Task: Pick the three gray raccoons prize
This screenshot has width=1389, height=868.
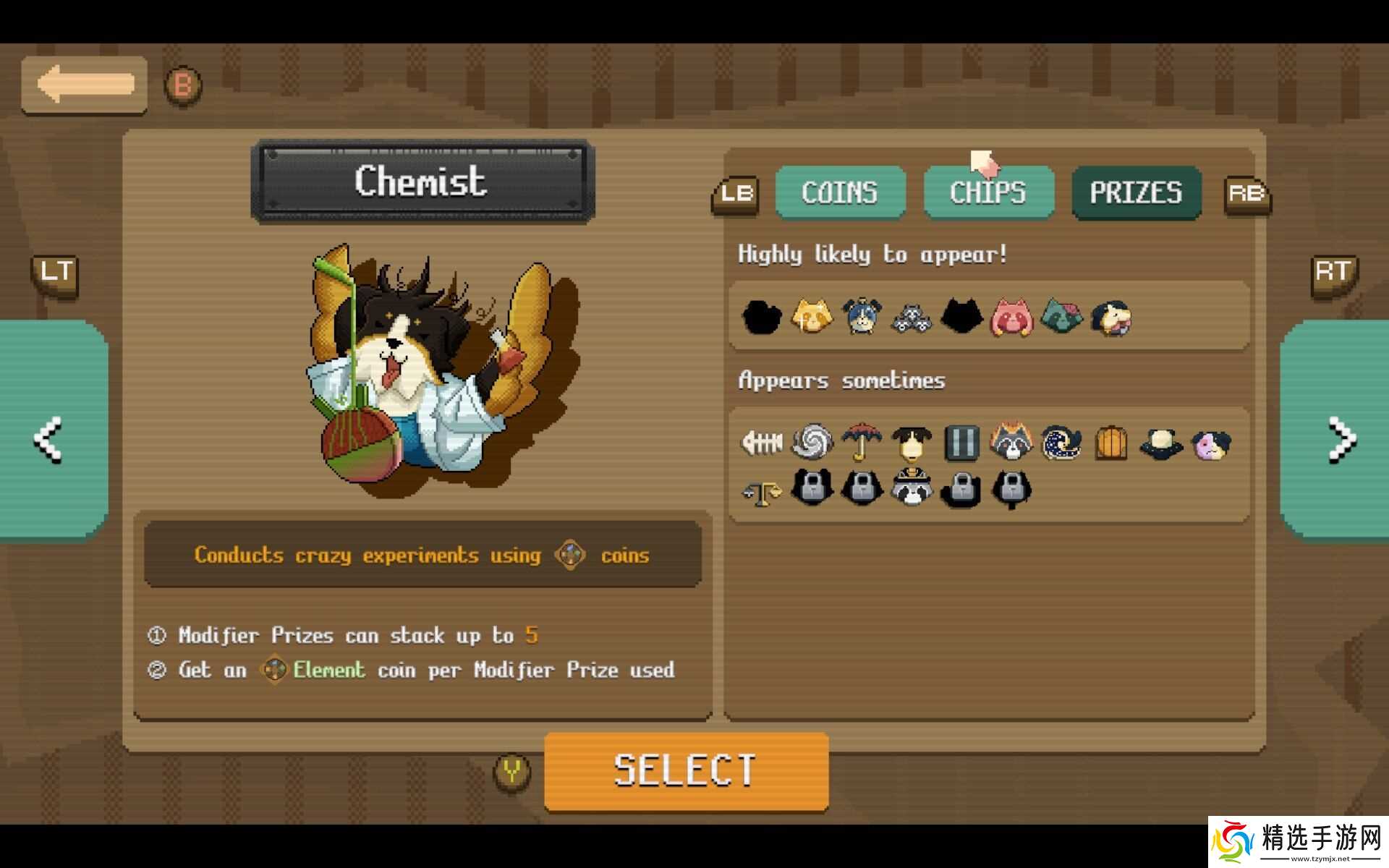Action: 912,317
